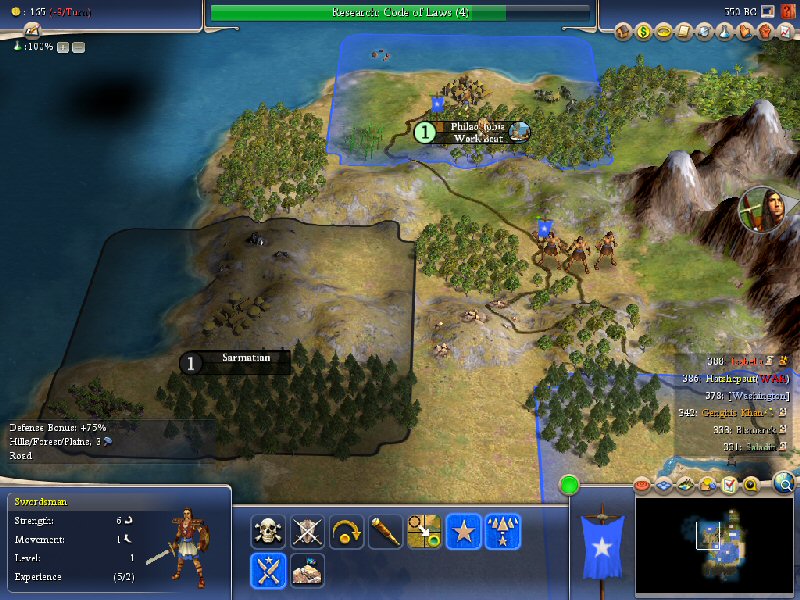Select the go-to move command icon
Screen dimensions: 800x600
(x=424, y=531)
